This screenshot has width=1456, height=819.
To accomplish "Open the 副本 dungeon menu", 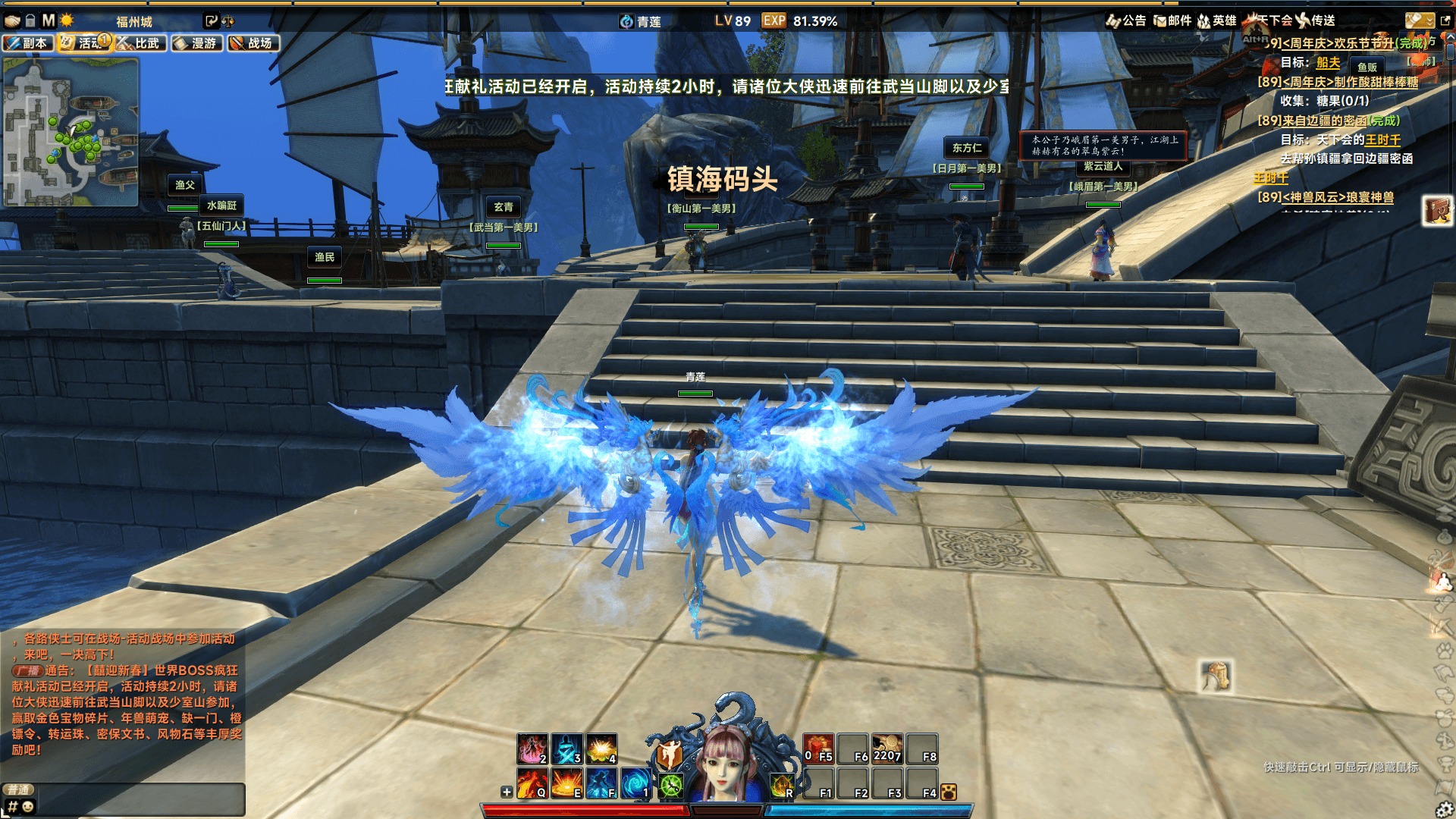I will (x=27, y=43).
